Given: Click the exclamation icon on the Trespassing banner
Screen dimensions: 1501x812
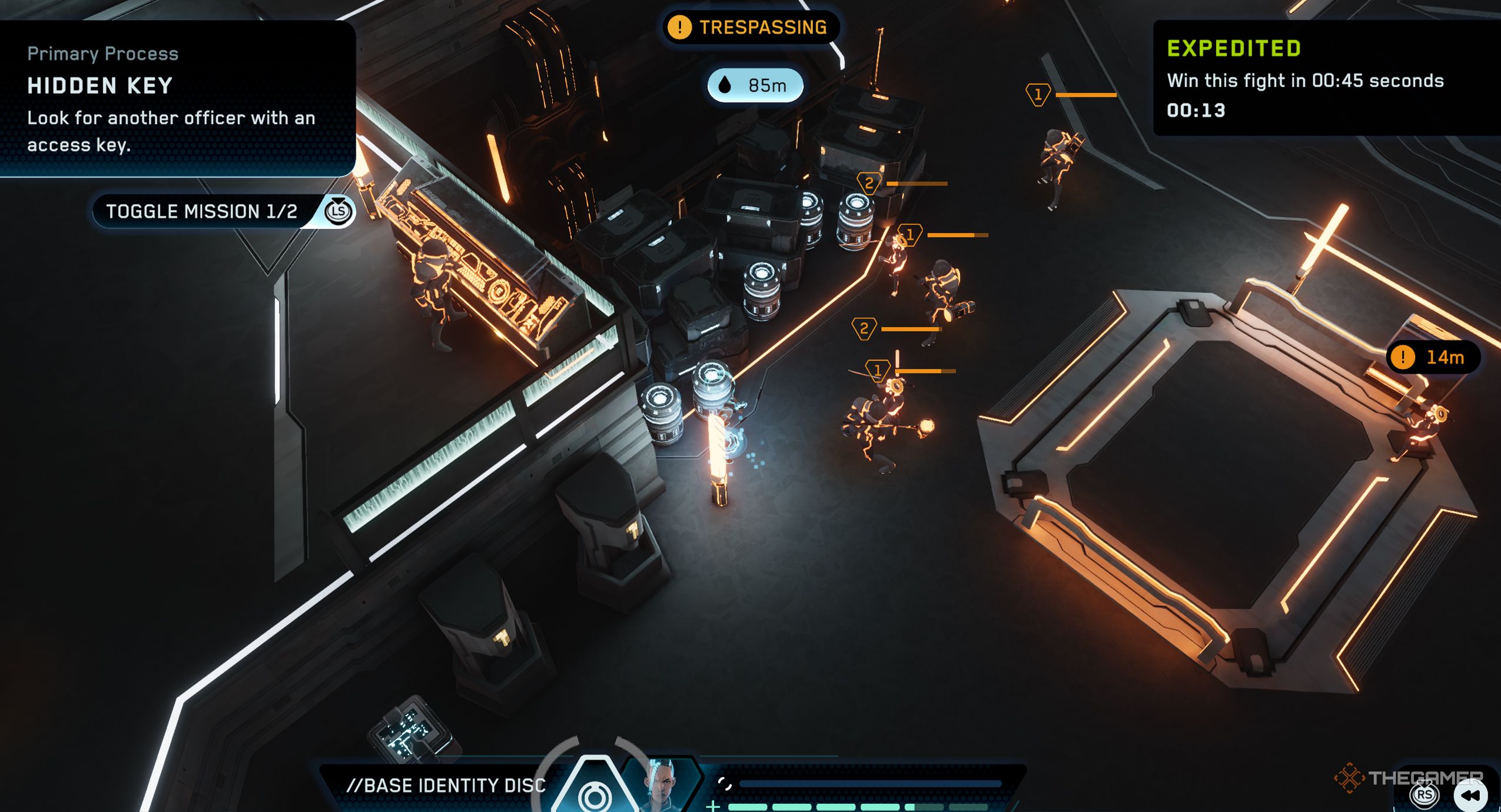Looking at the screenshot, I should (680, 26).
